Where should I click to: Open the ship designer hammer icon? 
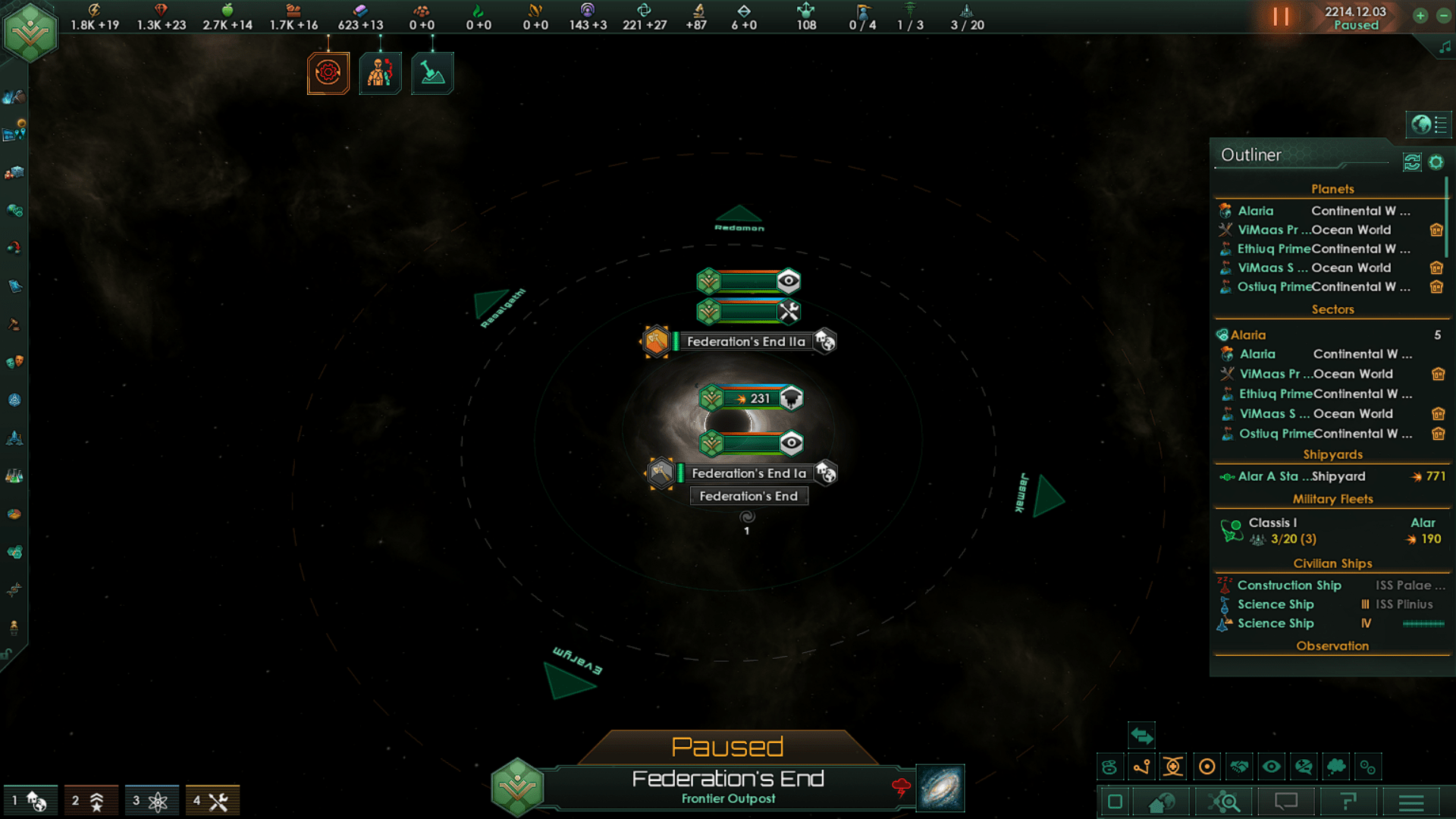(x=432, y=73)
